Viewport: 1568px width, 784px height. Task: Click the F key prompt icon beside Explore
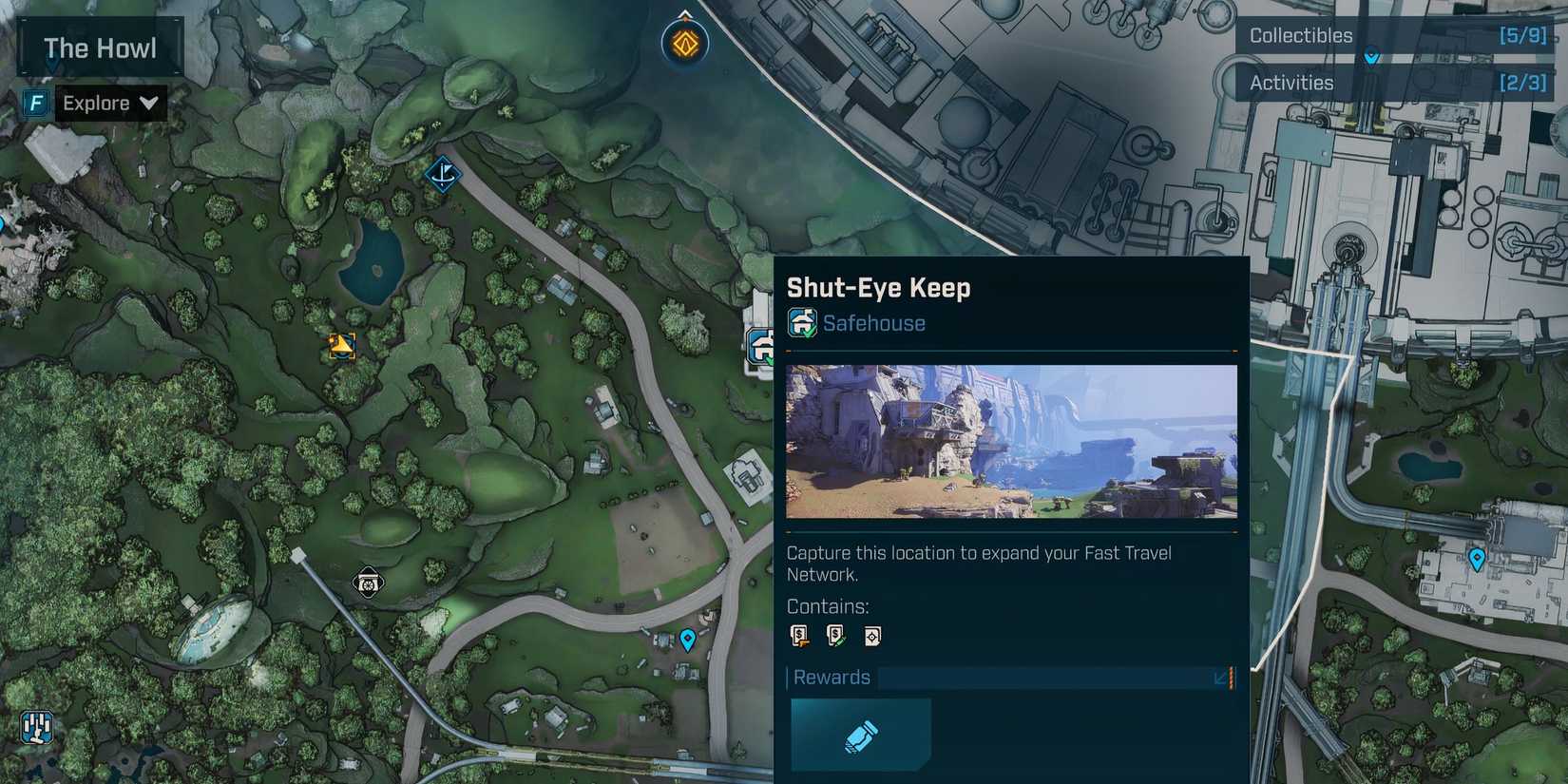pyautogui.click(x=34, y=103)
